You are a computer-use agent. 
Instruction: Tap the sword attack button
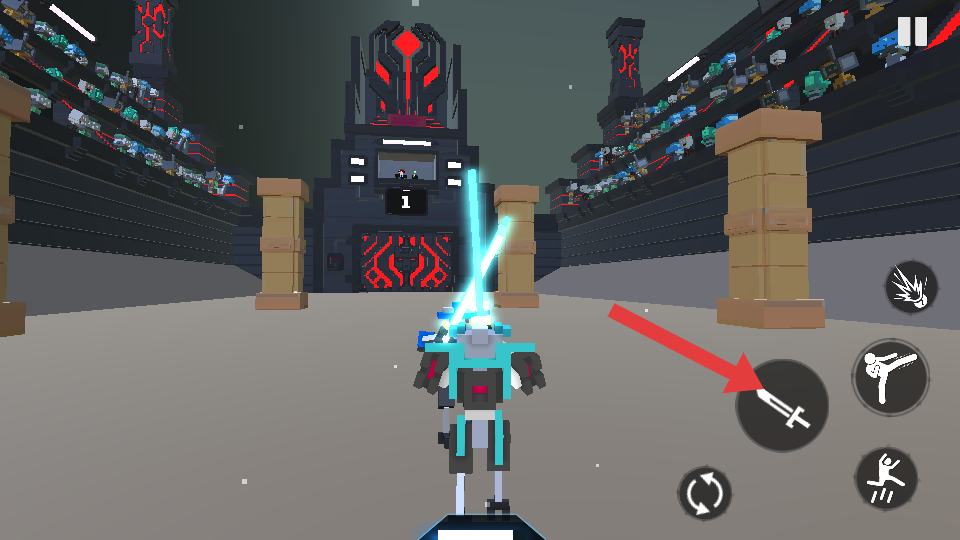pos(783,406)
